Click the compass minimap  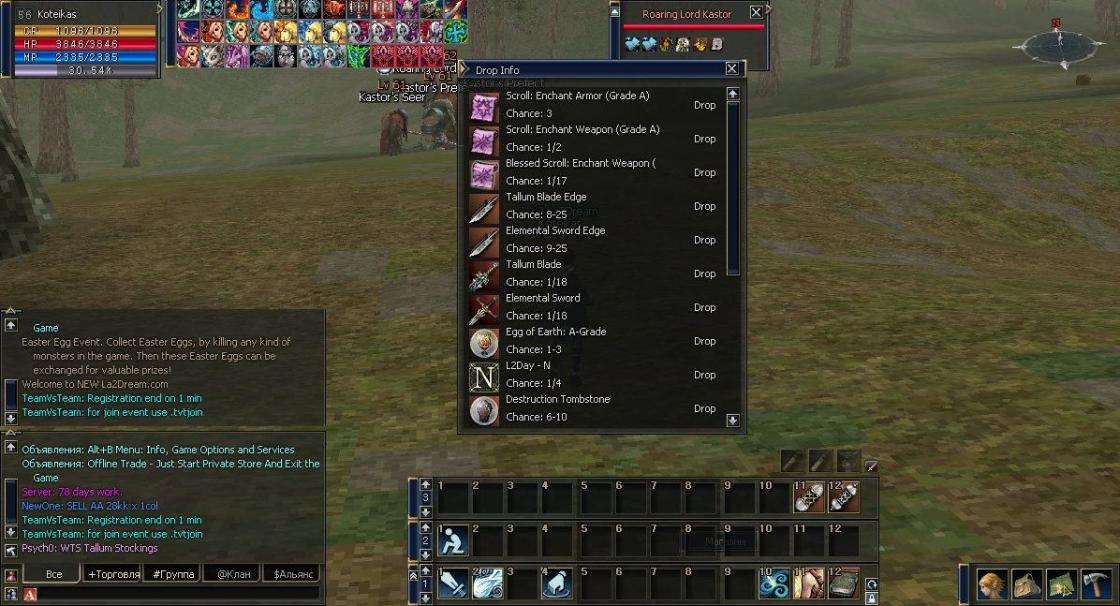pos(1058,43)
